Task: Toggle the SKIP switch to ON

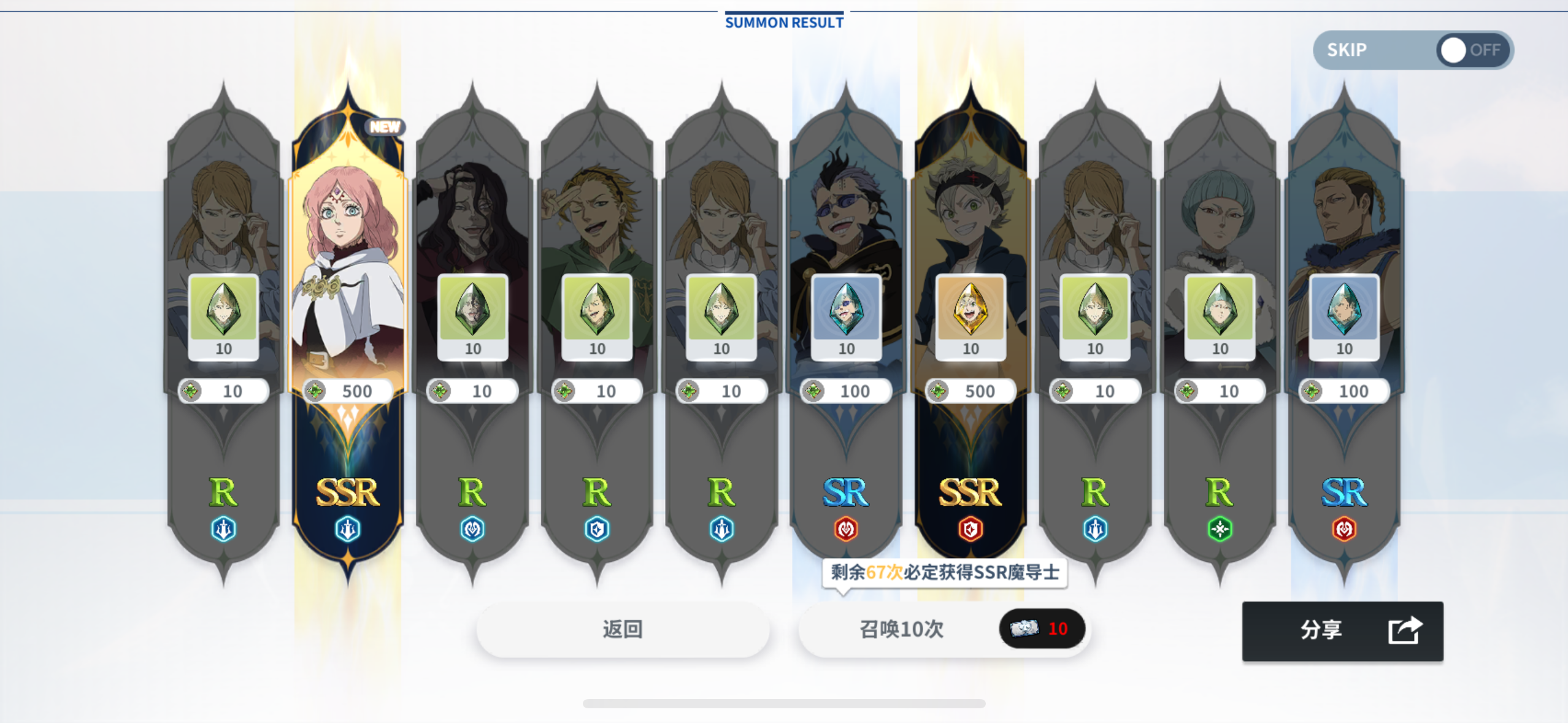Action: click(x=1452, y=50)
